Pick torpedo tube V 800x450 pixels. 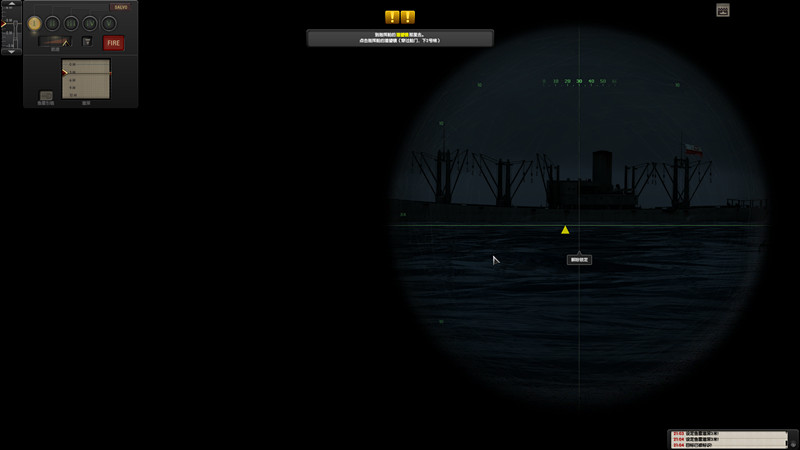(108, 22)
